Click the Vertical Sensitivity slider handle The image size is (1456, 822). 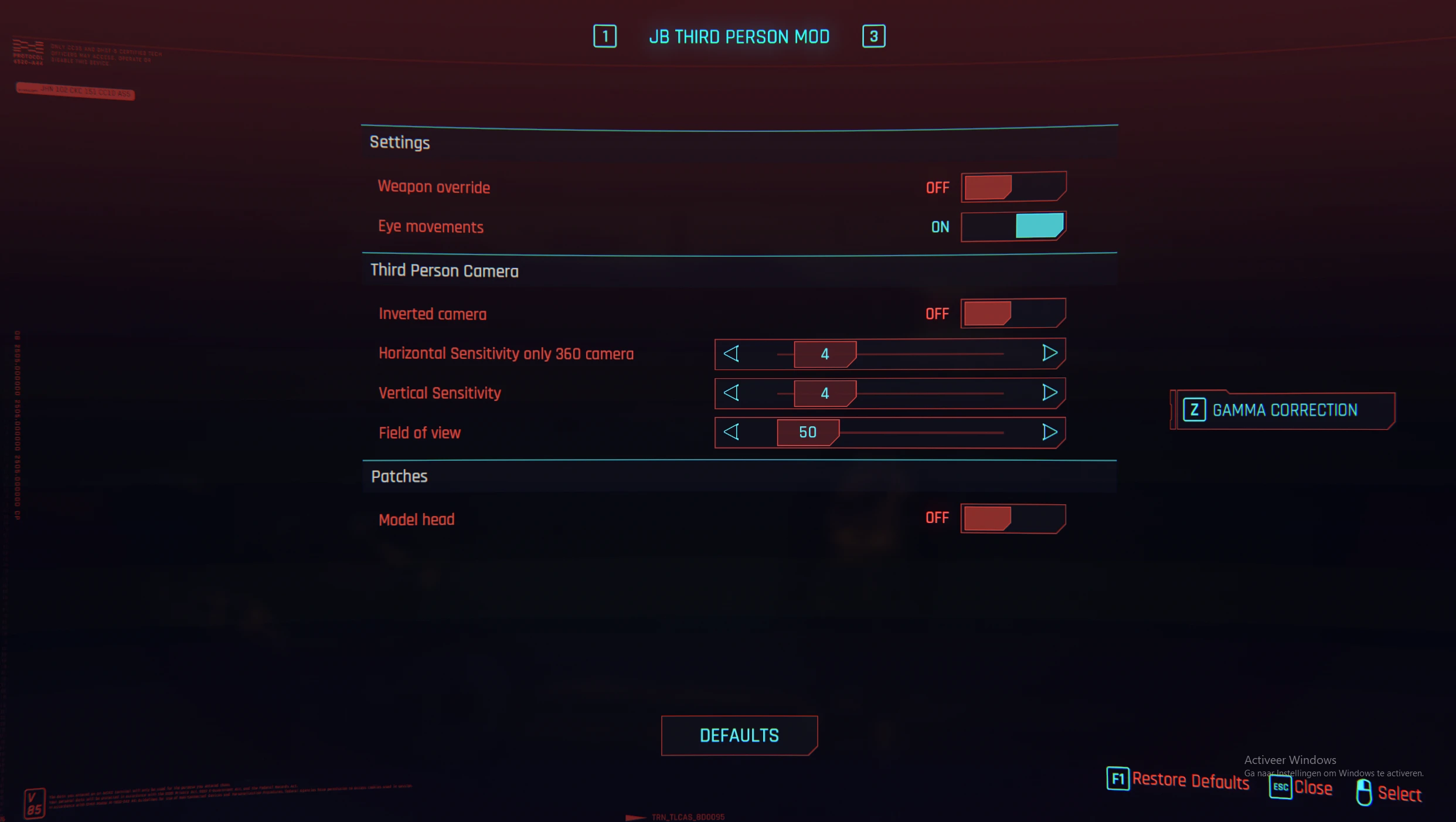[x=824, y=393]
